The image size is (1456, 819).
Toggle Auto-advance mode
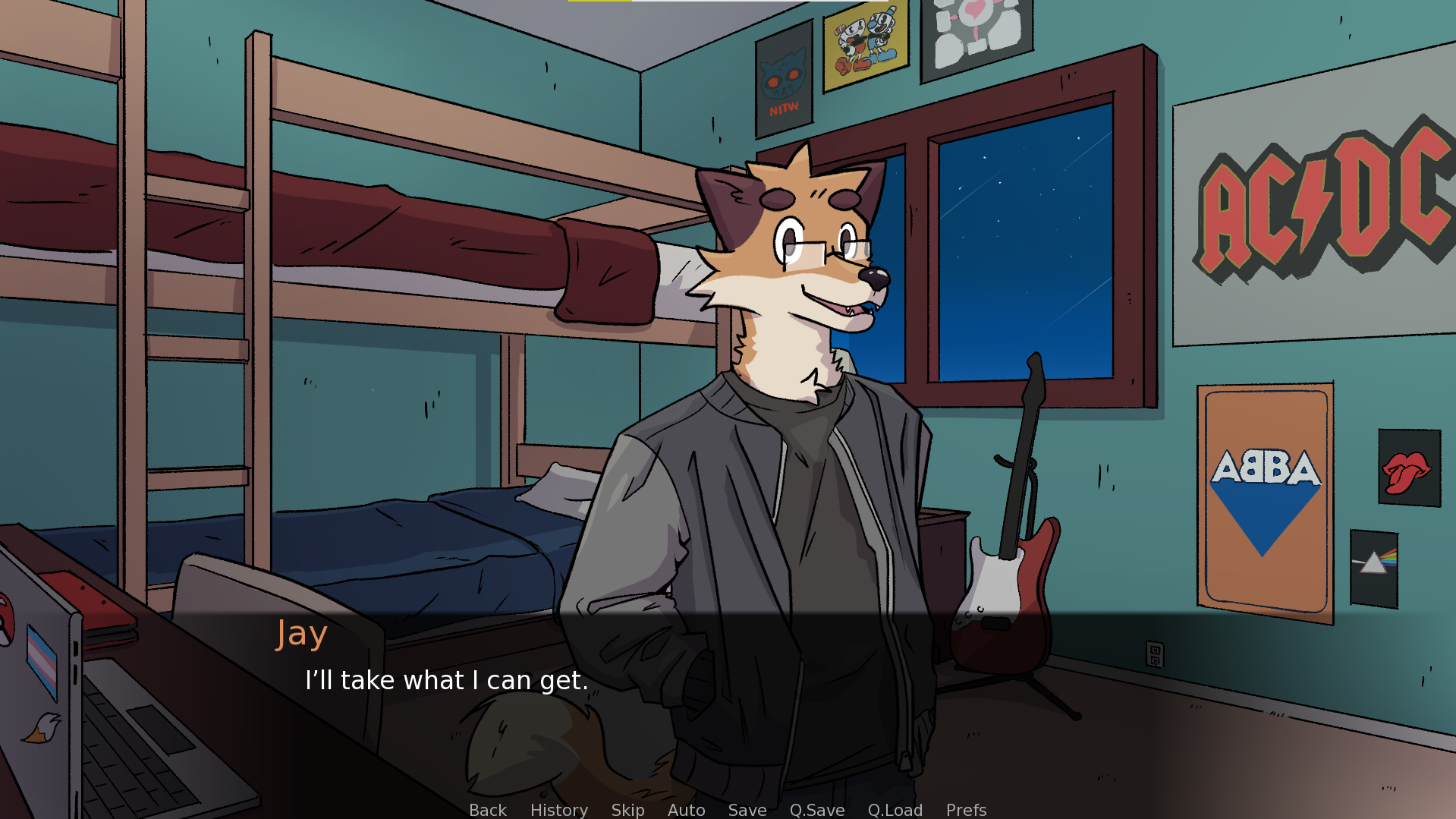pyautogui.click(x=686, y=810)
